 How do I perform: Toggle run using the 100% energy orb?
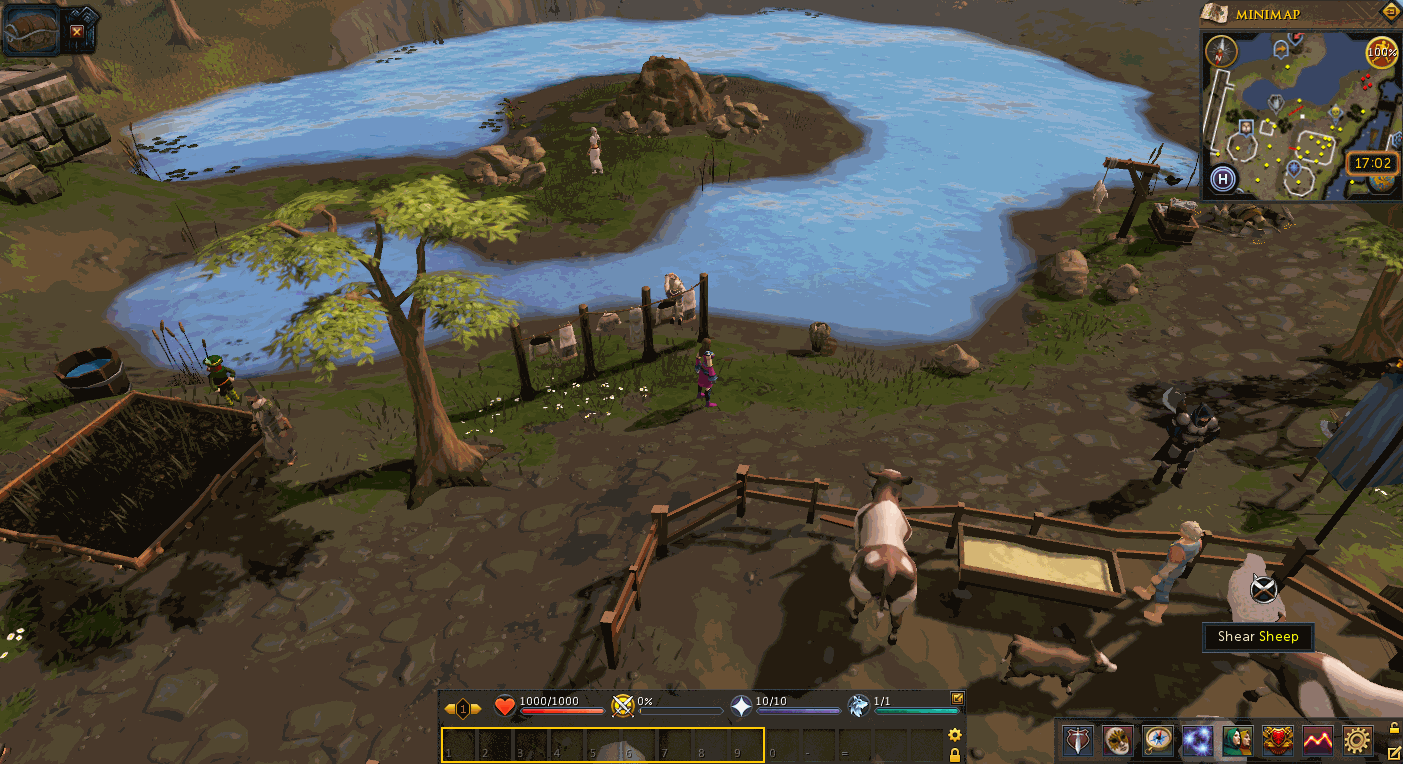pos(1381,51)
